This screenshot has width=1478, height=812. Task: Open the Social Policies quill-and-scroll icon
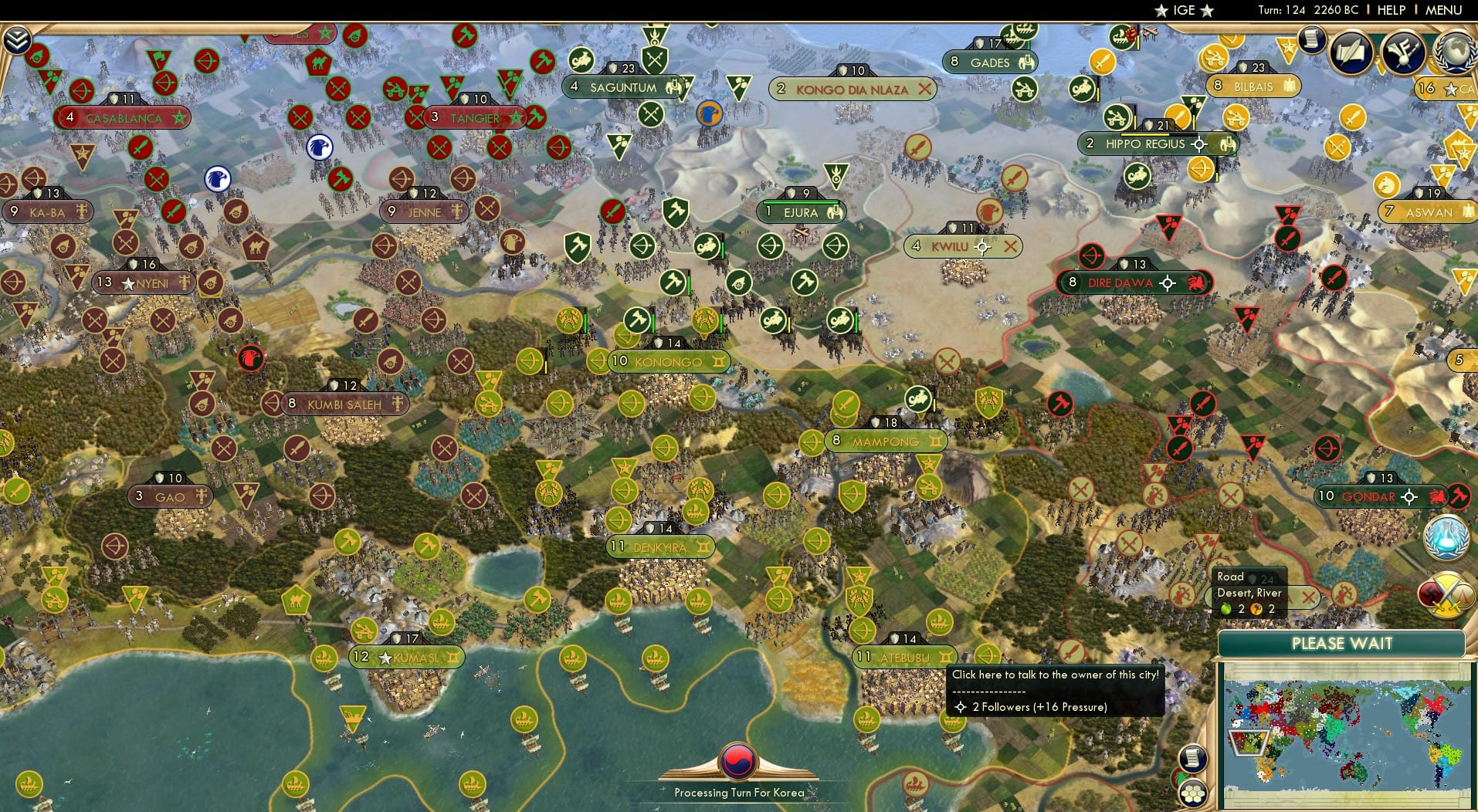1350,52
